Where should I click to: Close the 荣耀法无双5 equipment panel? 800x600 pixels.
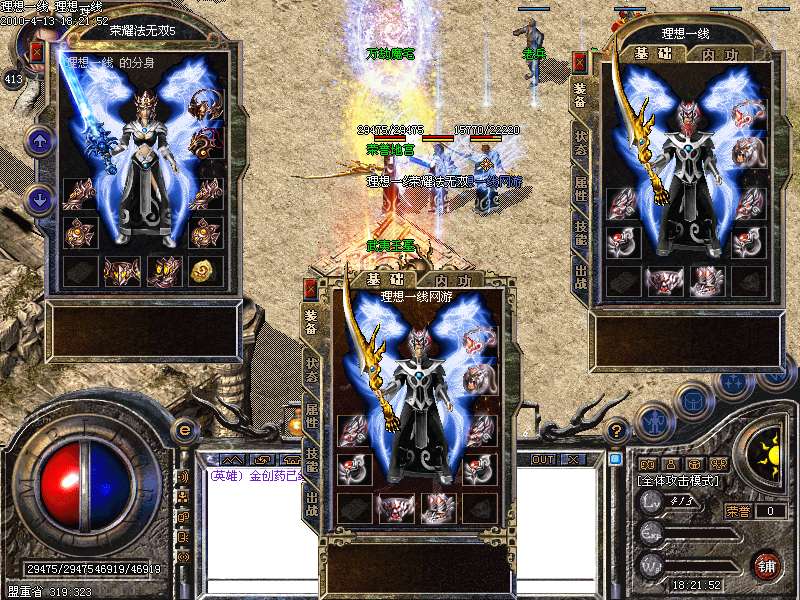coord(37,52)
